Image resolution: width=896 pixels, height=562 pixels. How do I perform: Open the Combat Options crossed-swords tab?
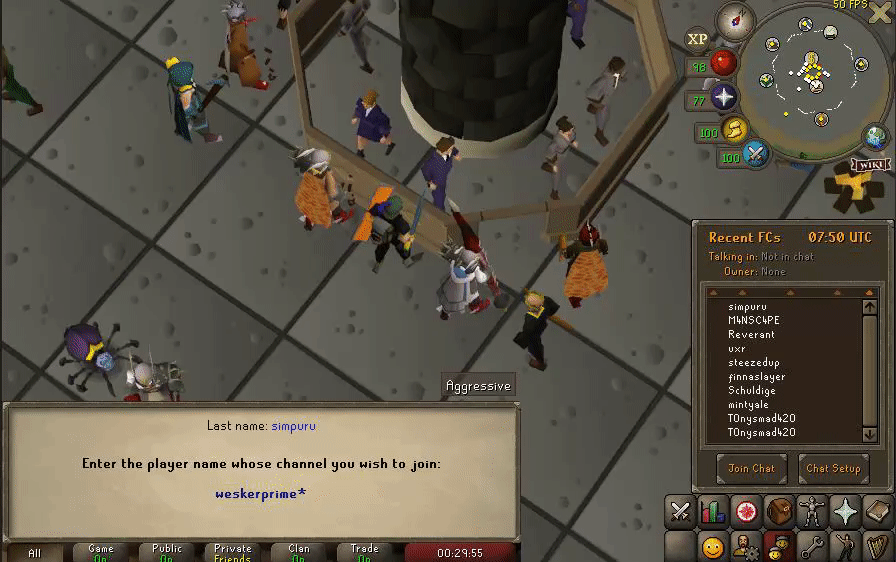tap(680, 512)
